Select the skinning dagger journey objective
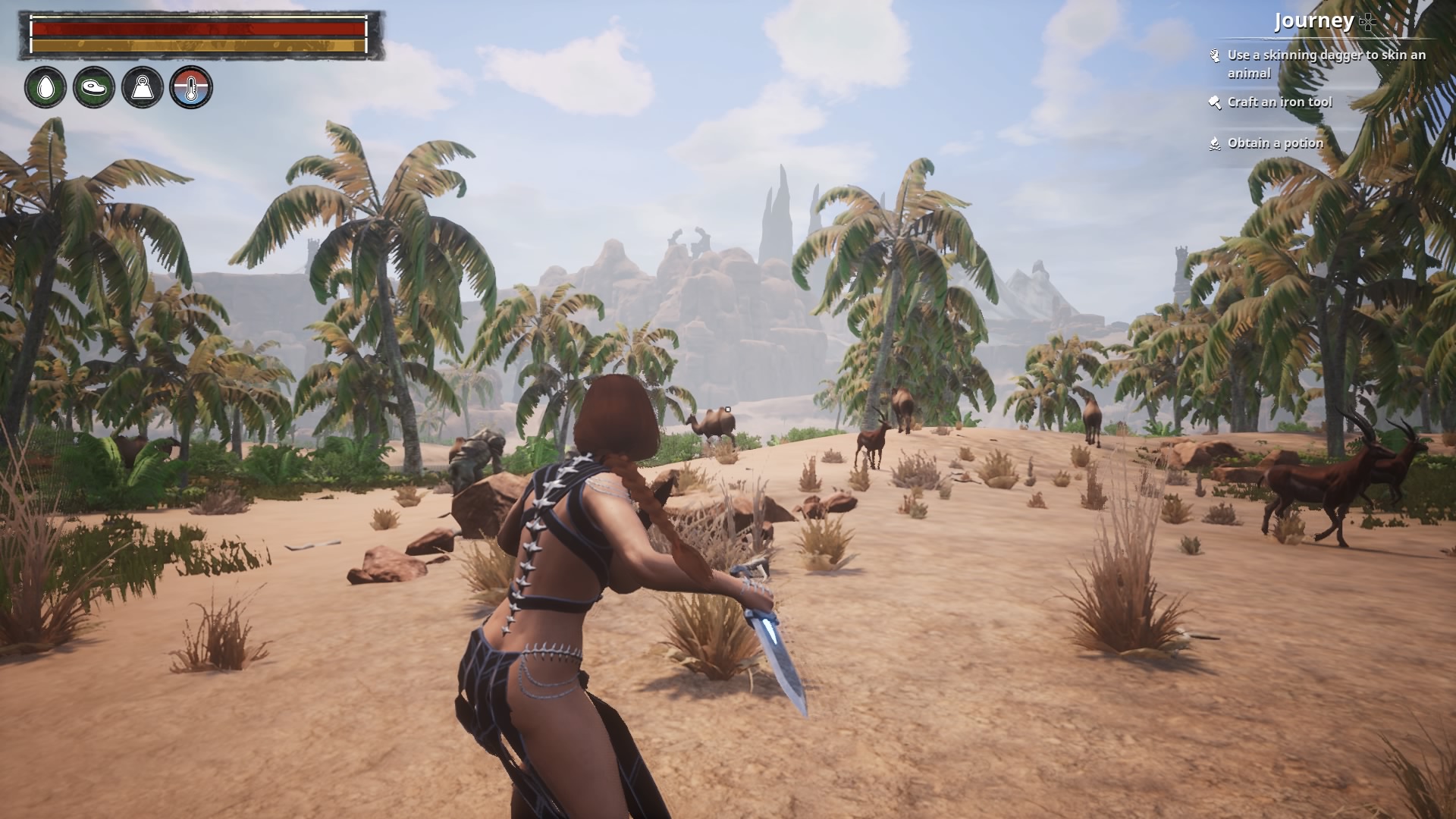The width and height of the screenshot is (1456, 819). point(1326,64)
